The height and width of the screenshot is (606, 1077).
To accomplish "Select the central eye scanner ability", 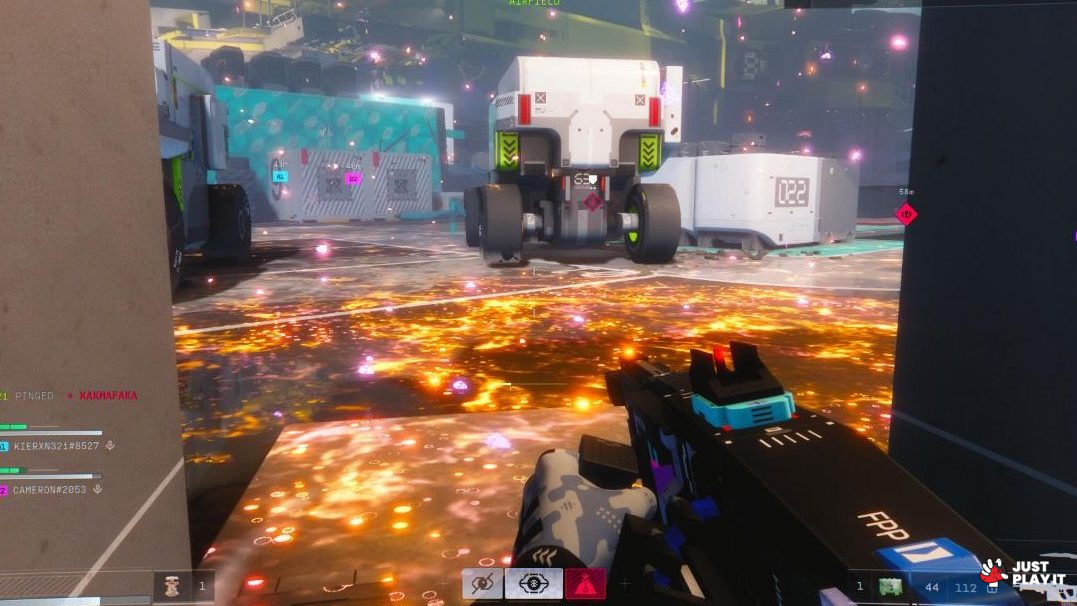I will tap(533, 583).
